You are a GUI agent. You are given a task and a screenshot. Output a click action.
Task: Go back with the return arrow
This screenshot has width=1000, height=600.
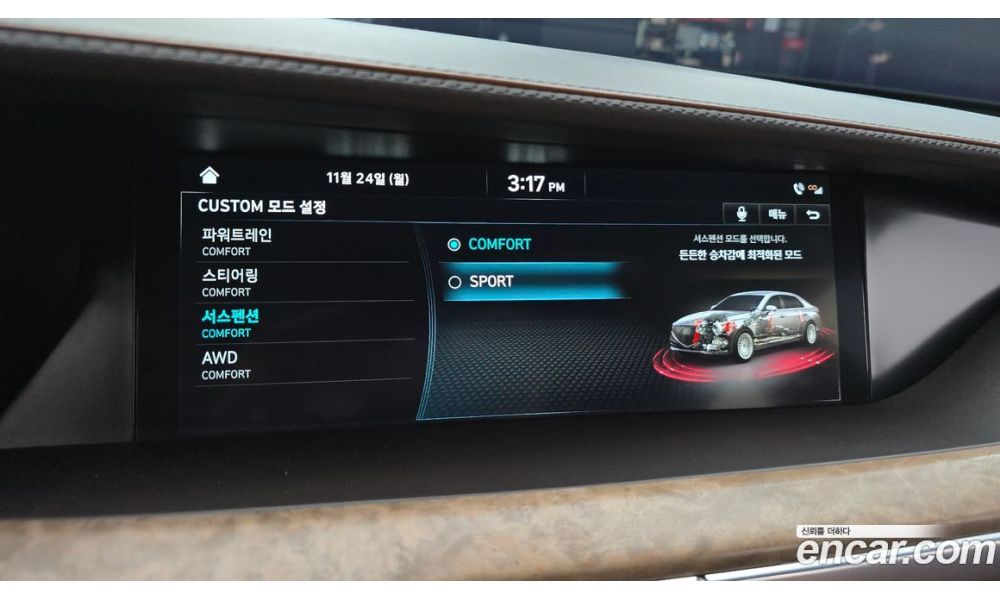[x=812, y=215]
